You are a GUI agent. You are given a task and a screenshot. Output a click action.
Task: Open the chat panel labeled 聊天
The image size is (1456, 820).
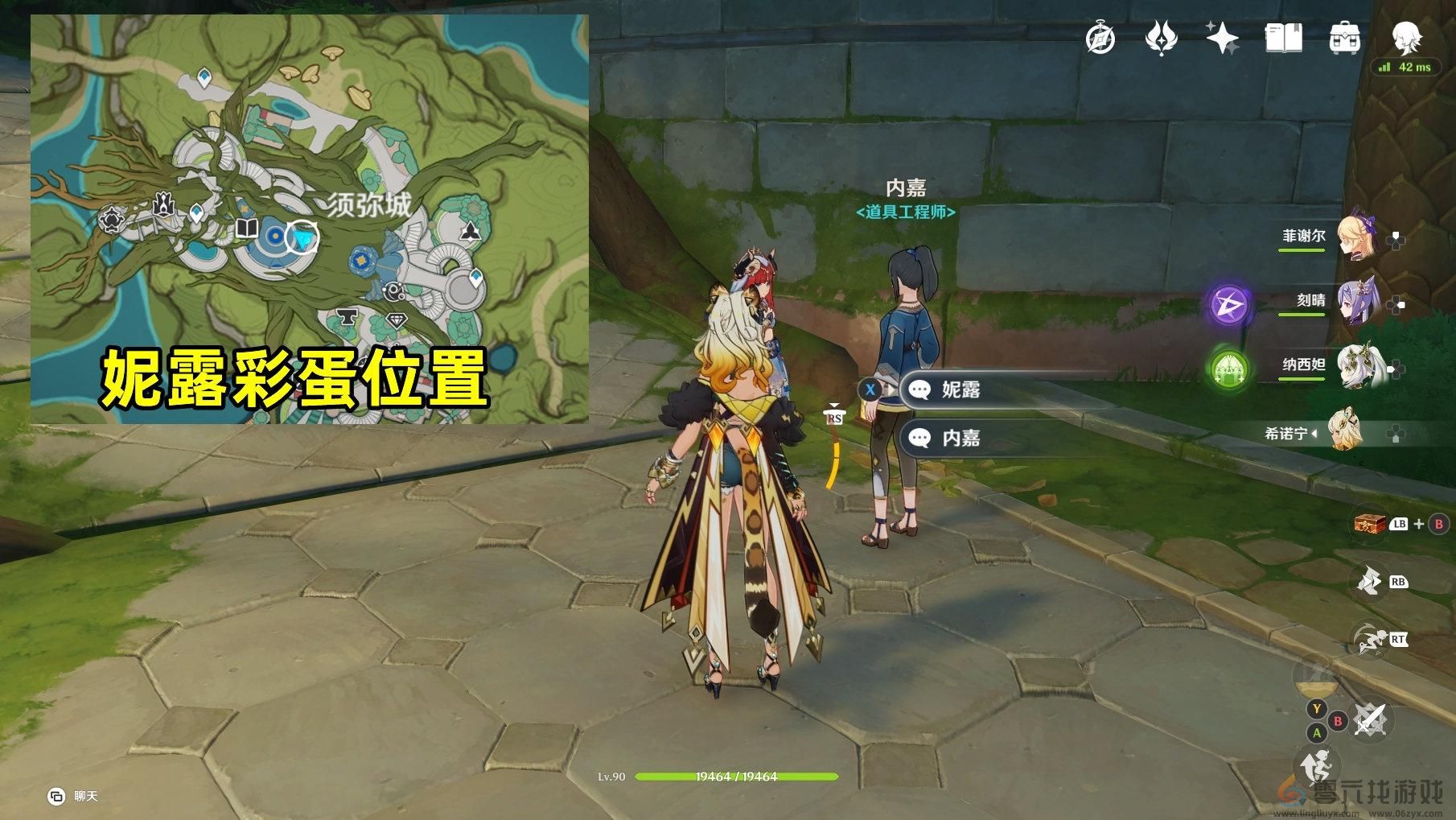(68, 794)
